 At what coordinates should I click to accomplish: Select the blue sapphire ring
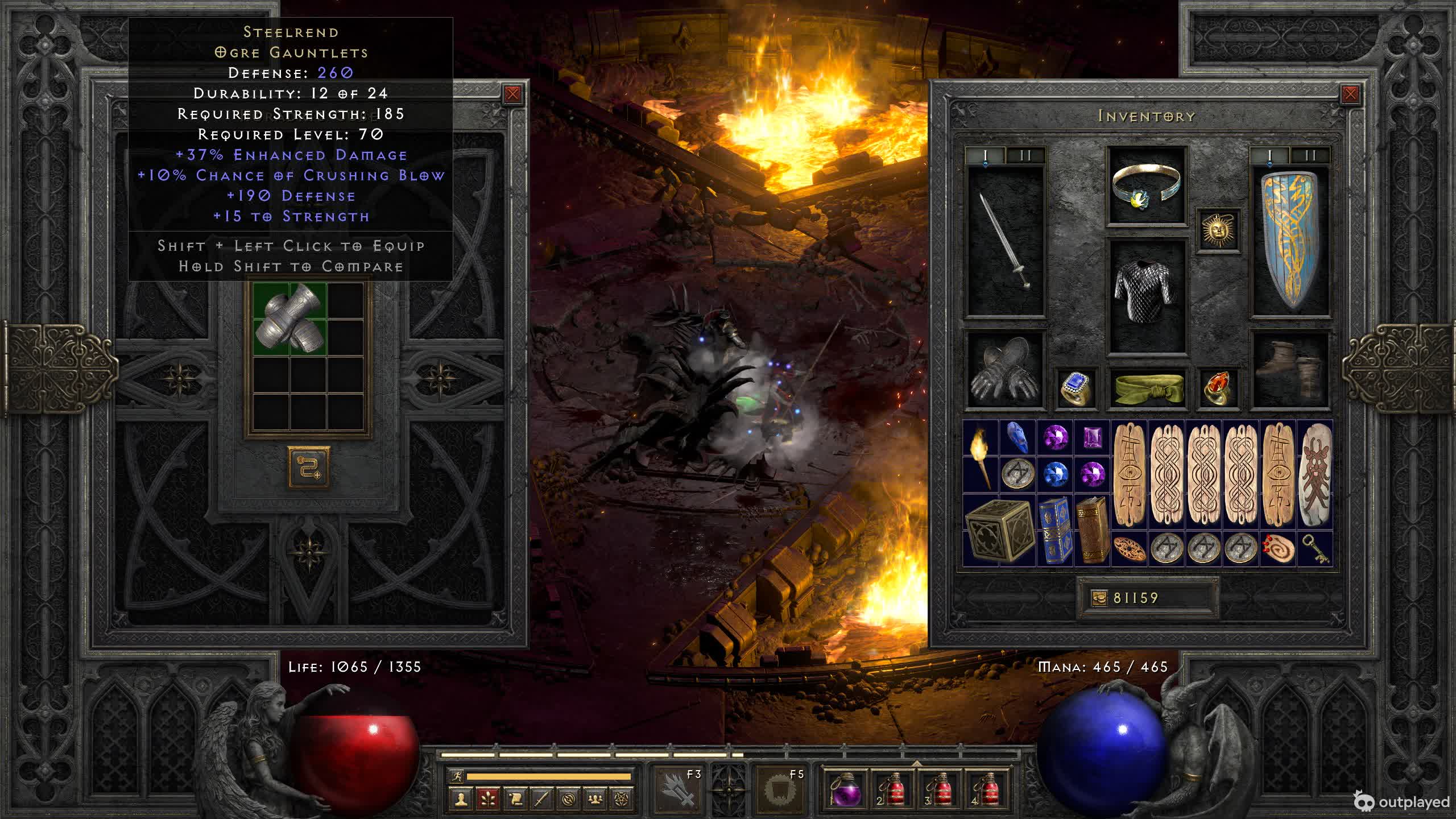pos(1076,388)
